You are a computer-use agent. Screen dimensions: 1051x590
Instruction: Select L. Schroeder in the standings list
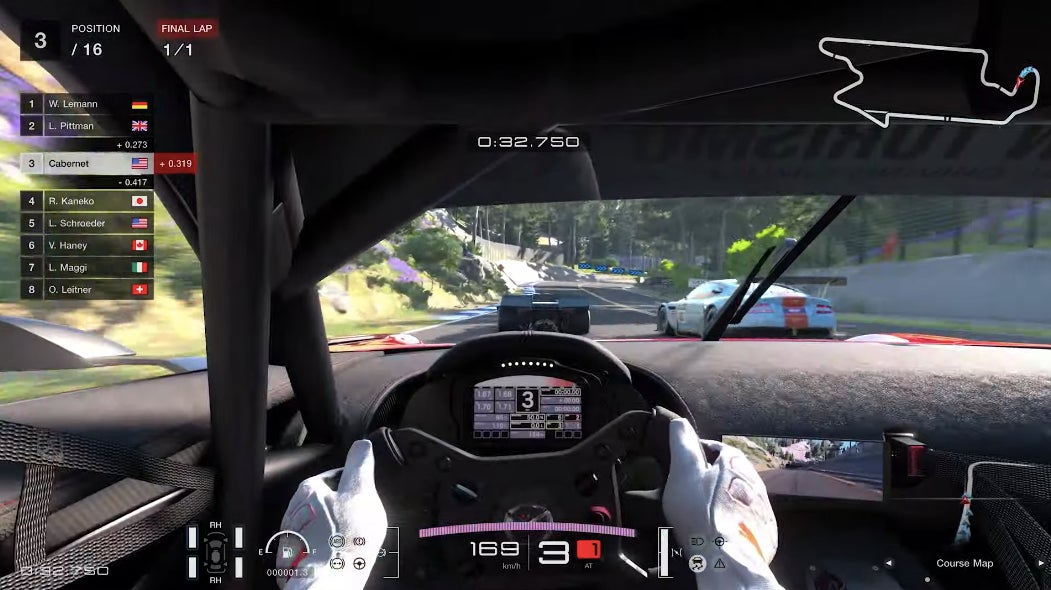point(87,223)
